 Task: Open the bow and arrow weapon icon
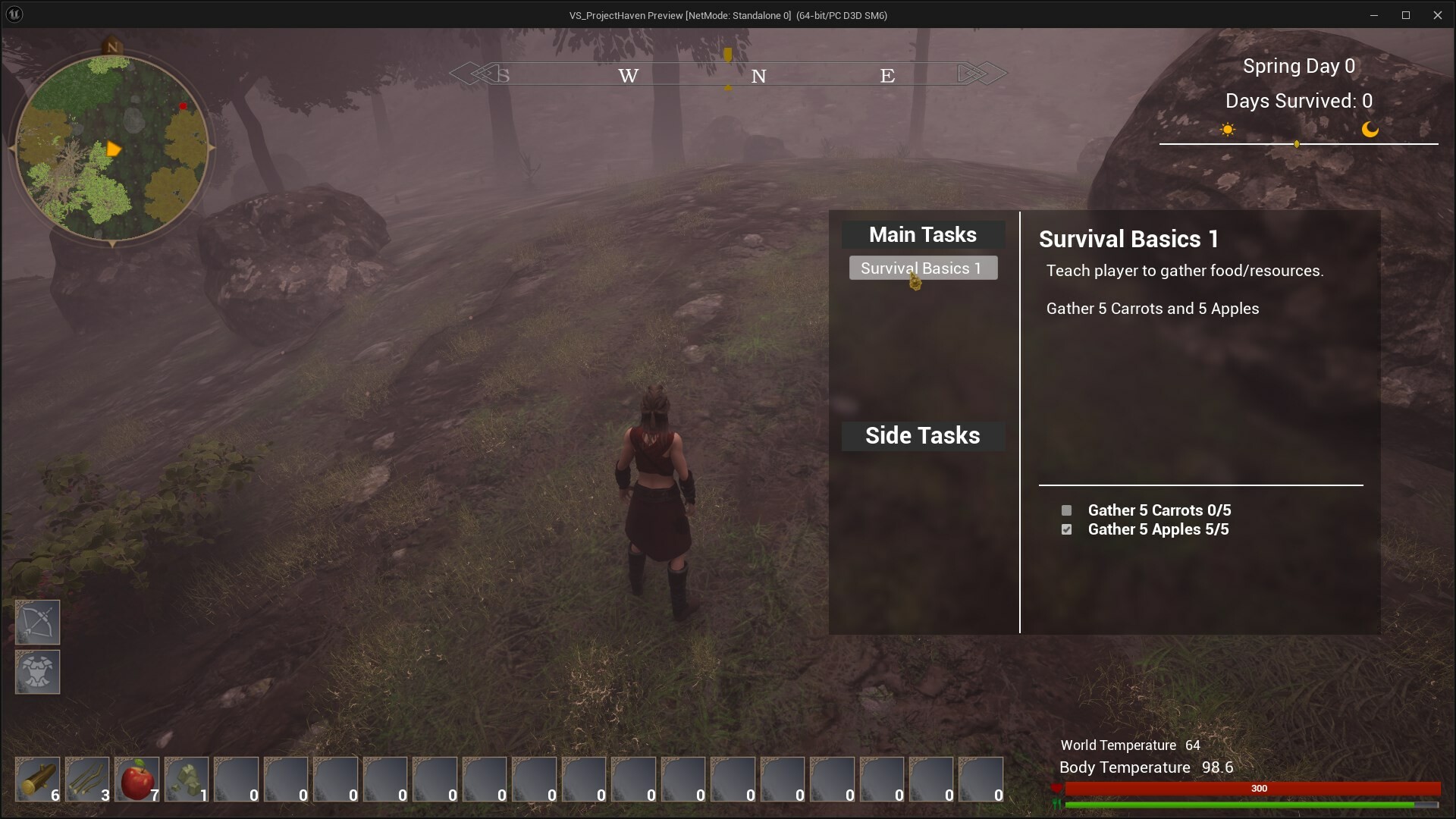[x=37, y=622]
